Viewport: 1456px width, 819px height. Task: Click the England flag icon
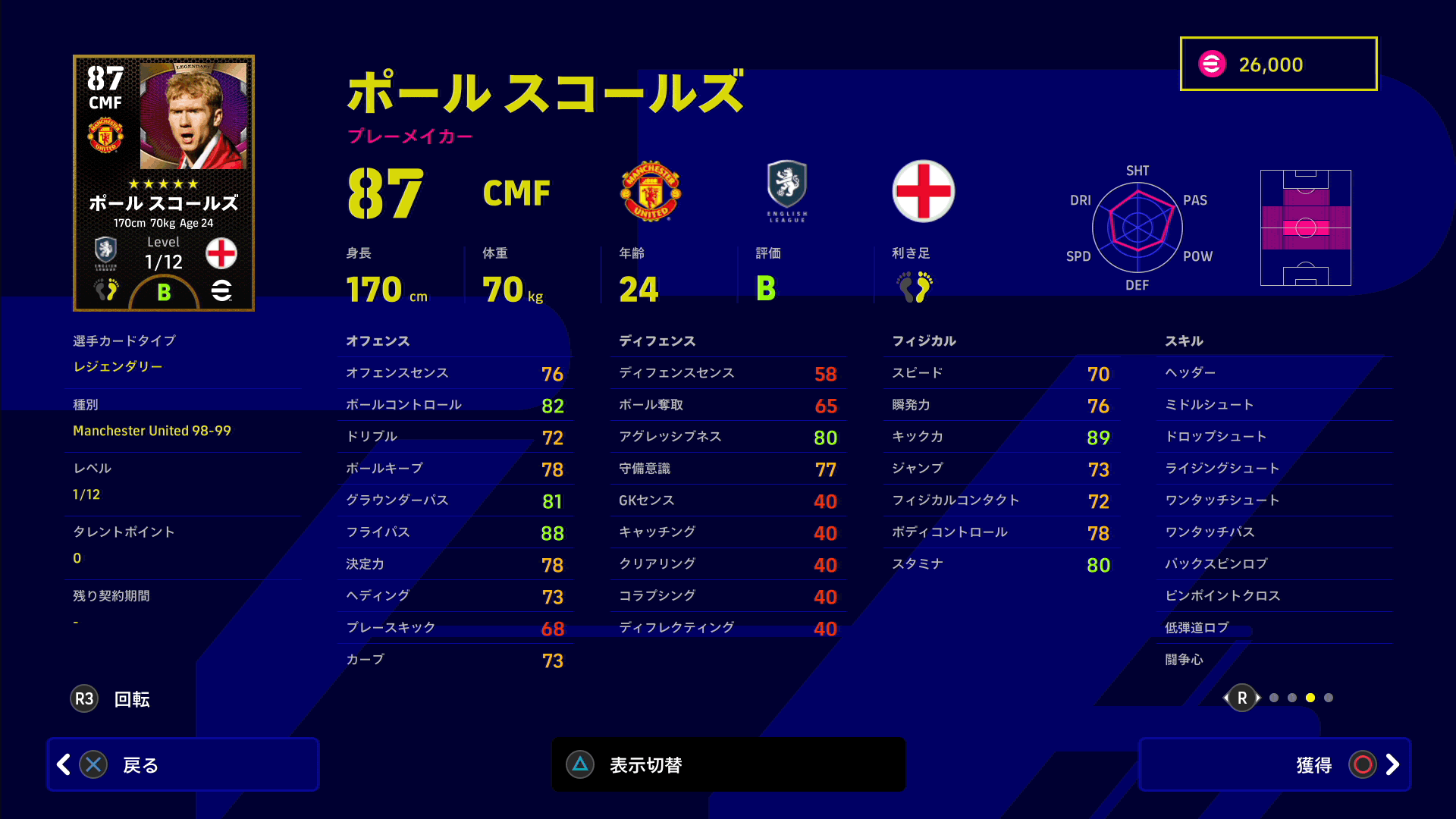[924, 191]
